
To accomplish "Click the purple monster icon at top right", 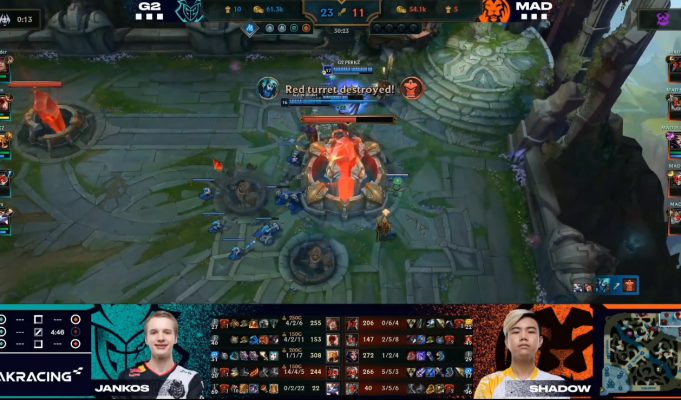I will coord(662,19).
